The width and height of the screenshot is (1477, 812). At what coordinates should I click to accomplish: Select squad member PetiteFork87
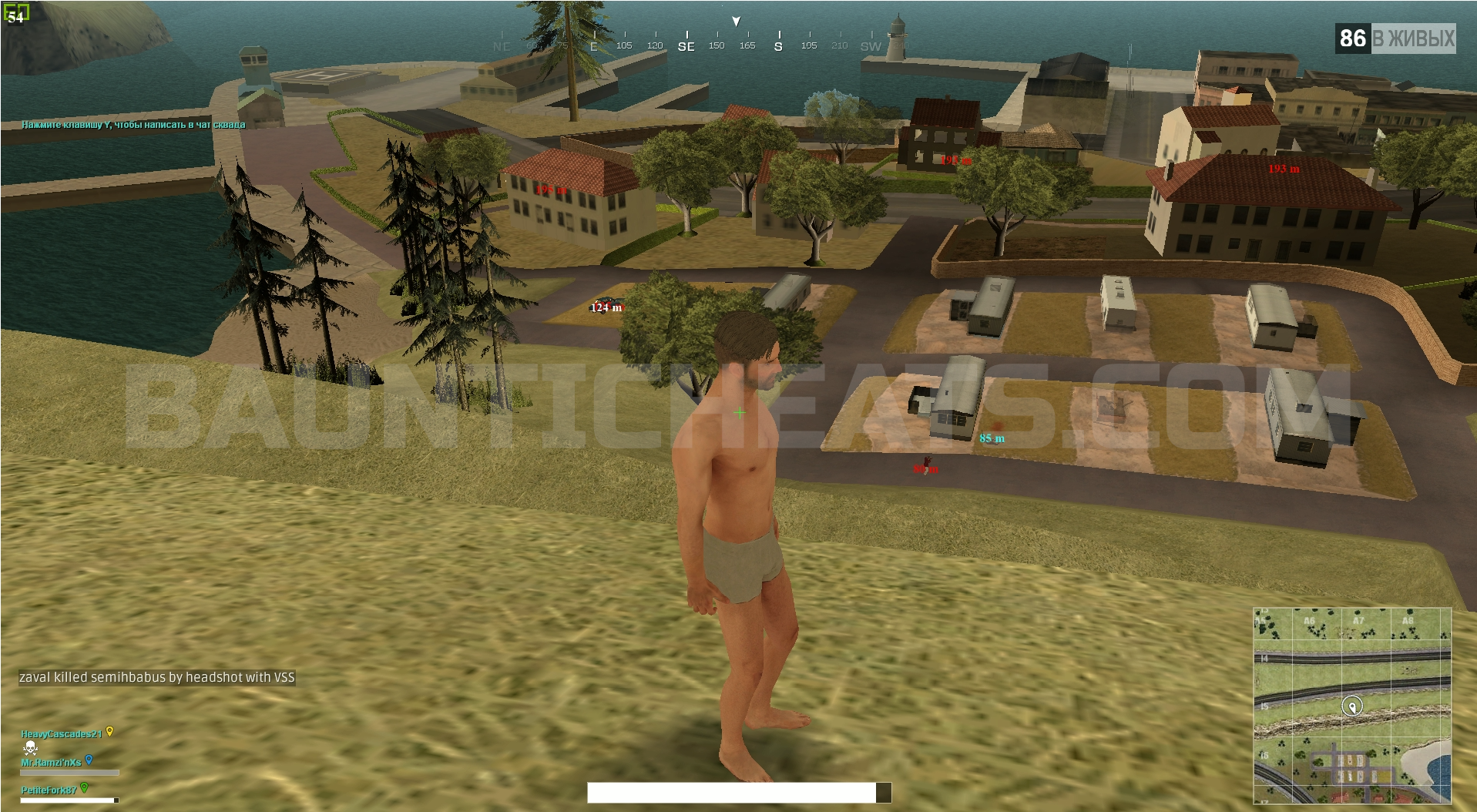pos(49,790)
